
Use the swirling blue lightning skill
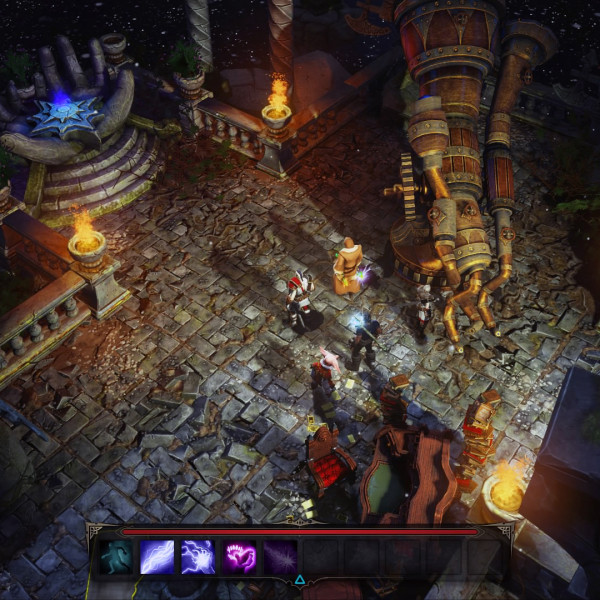pyautogui.click(x=198, y=557)
